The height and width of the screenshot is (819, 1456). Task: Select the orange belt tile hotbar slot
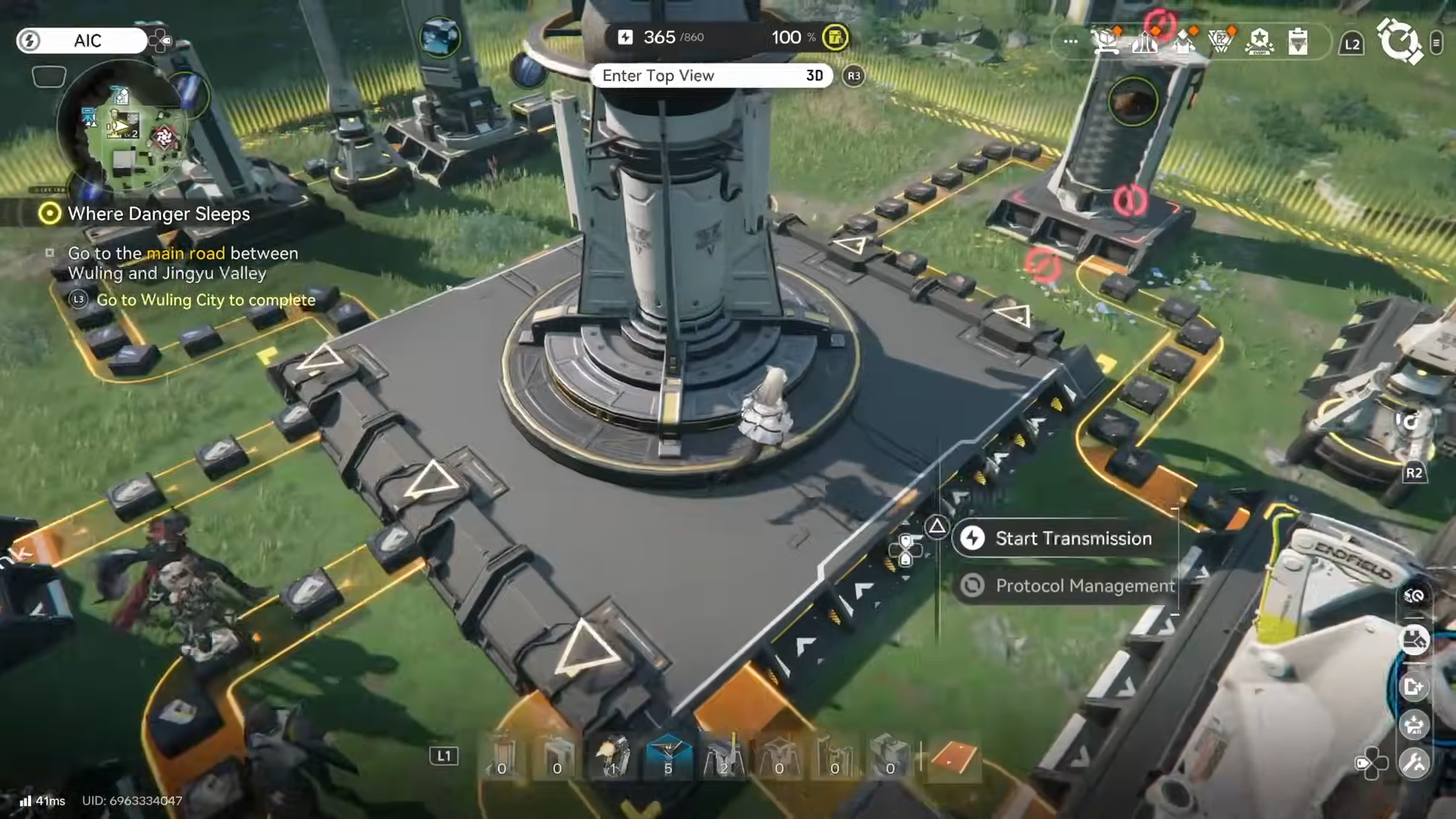953,758
